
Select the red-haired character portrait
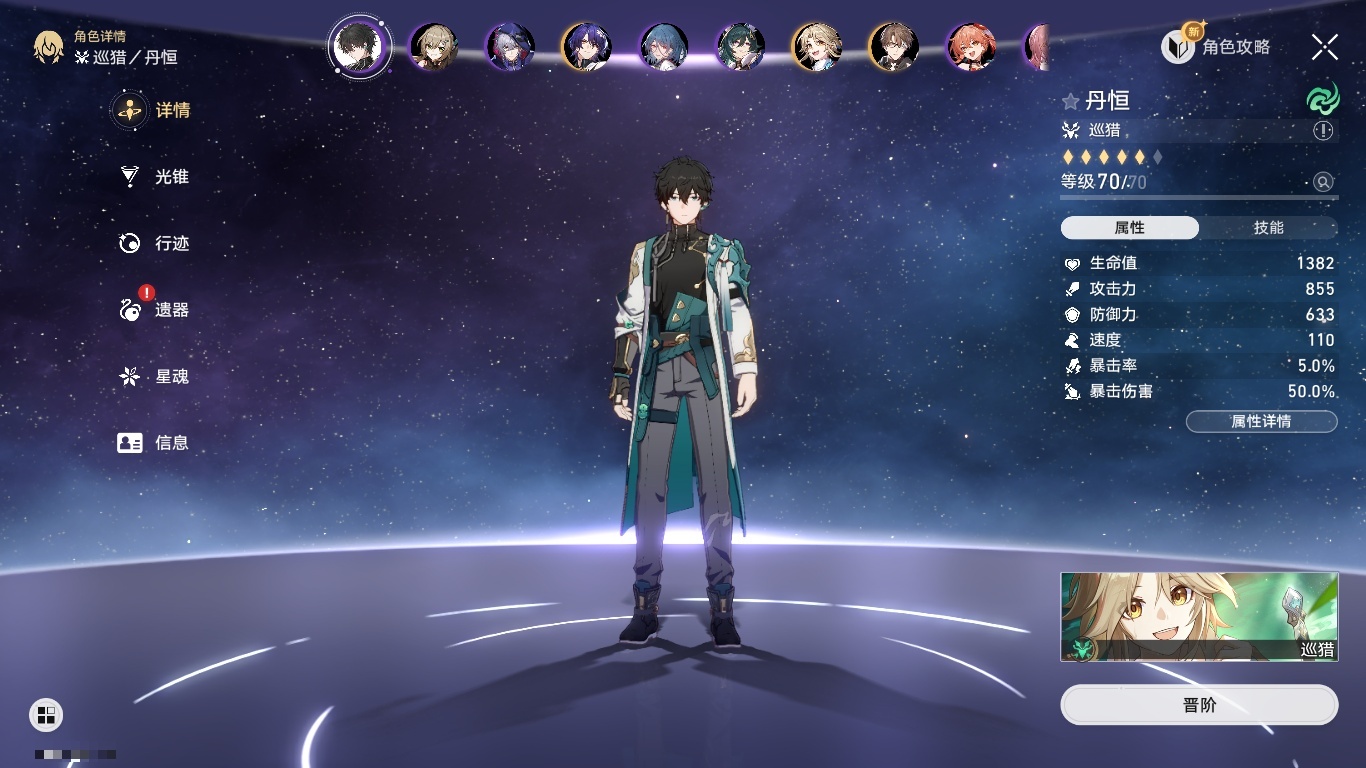971,47
